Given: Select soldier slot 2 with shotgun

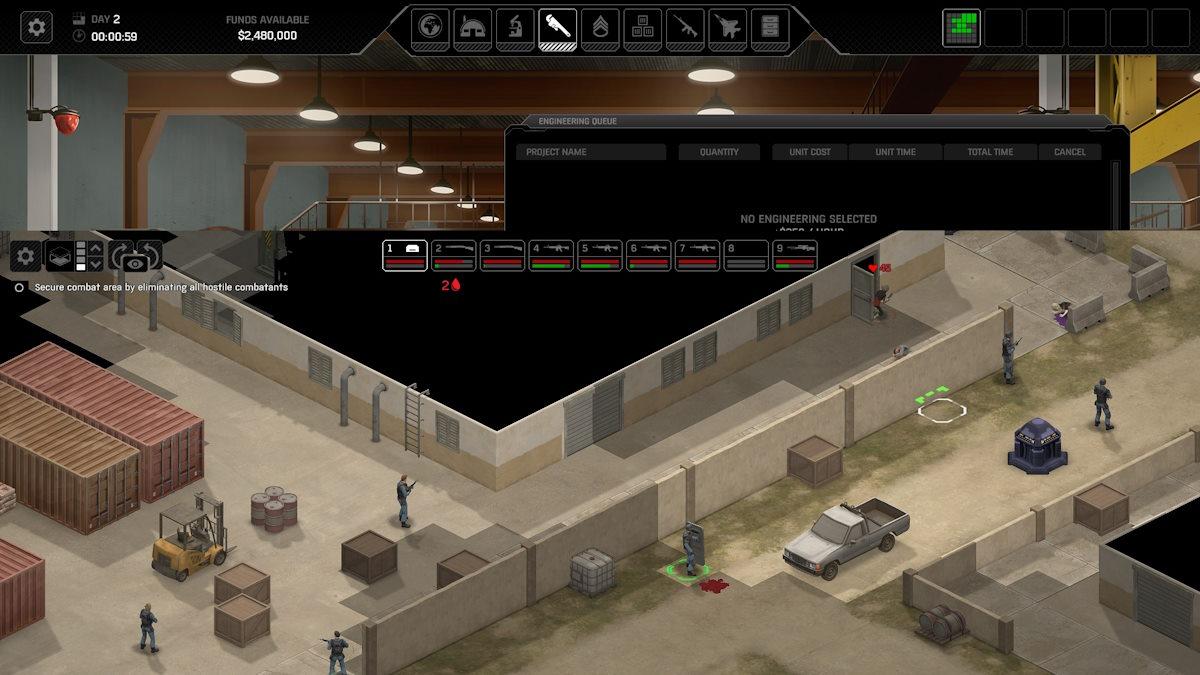Looking at the screenshot, I should click(453, 255).
